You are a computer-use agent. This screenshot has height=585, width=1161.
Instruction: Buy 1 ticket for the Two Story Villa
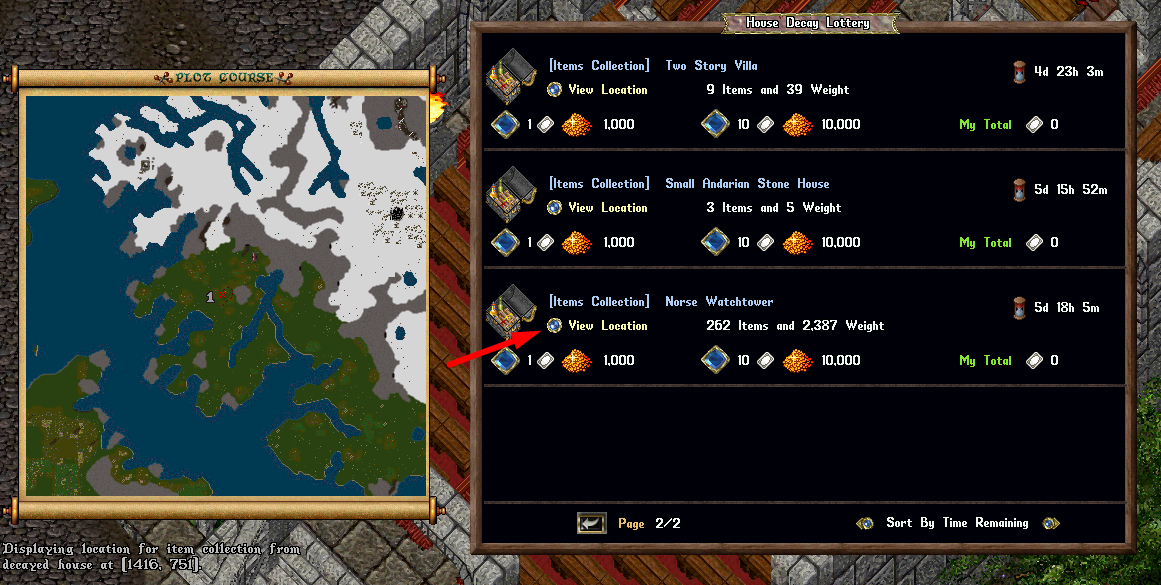pos(503,125)
